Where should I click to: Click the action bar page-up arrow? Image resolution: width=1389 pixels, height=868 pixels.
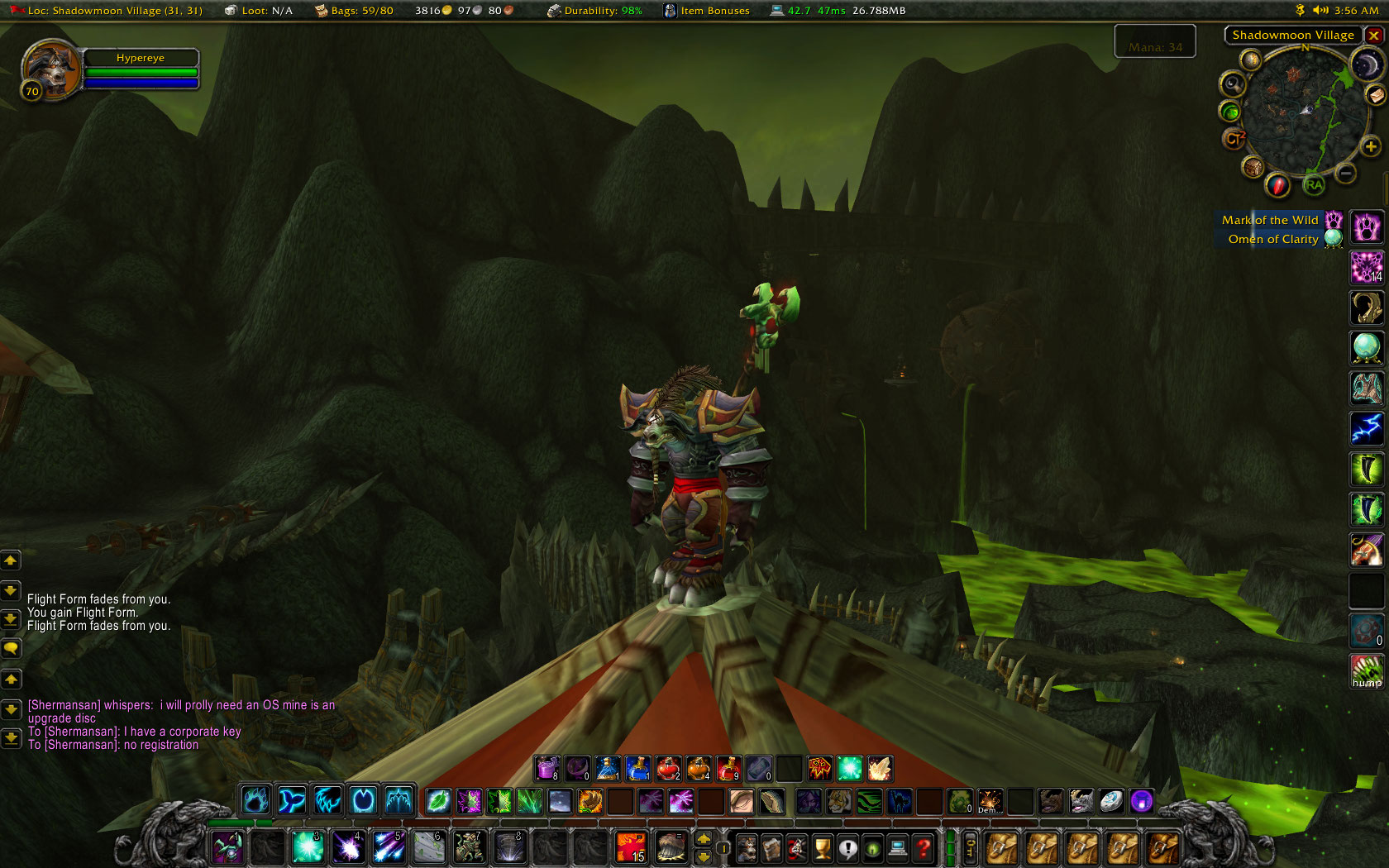(704, 839)
